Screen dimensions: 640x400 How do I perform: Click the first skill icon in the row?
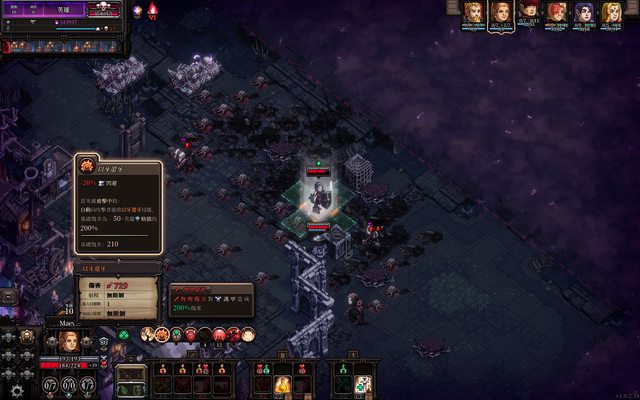(x=147, y=334)
